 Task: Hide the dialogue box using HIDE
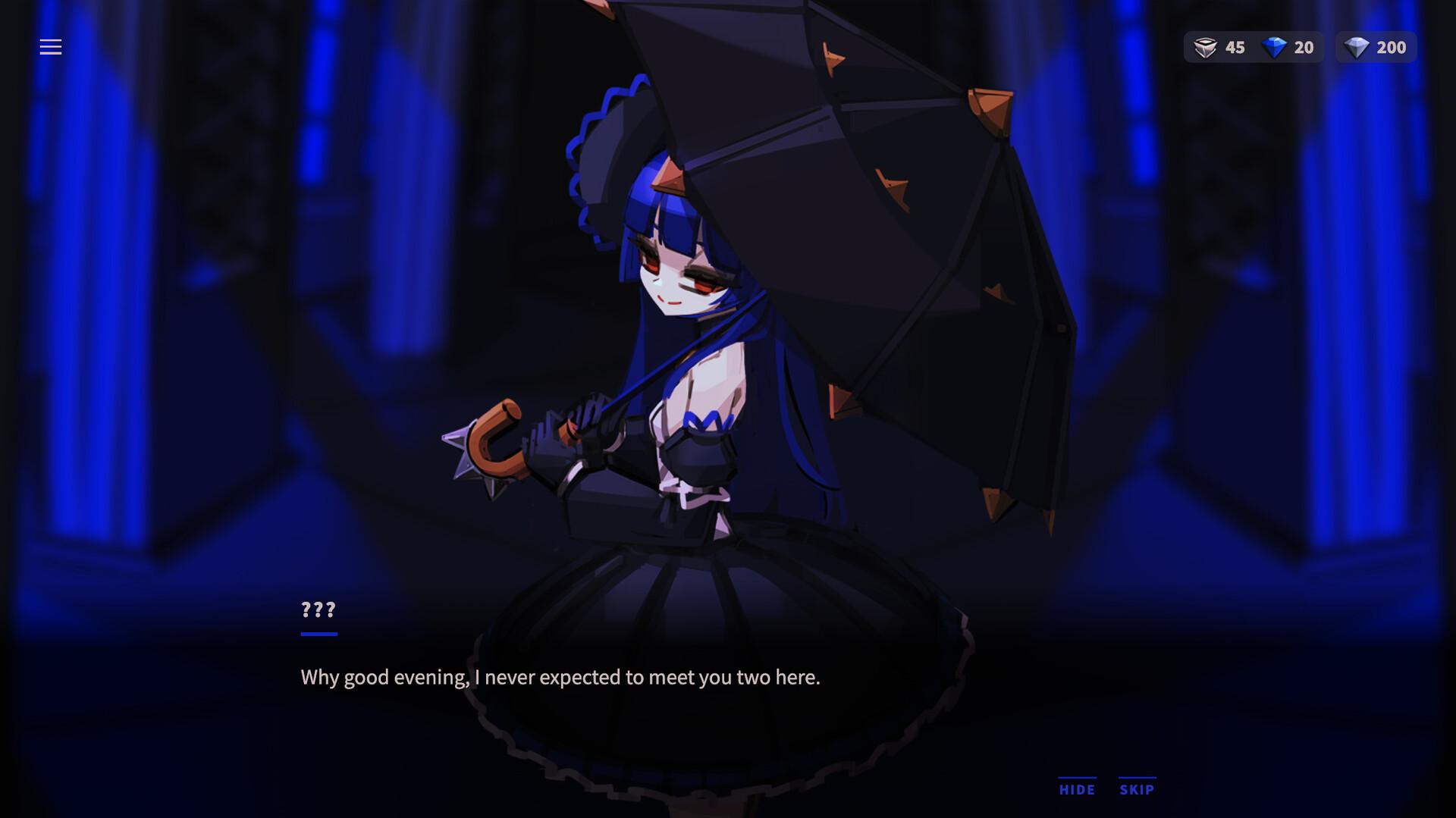click(1076, 790)
